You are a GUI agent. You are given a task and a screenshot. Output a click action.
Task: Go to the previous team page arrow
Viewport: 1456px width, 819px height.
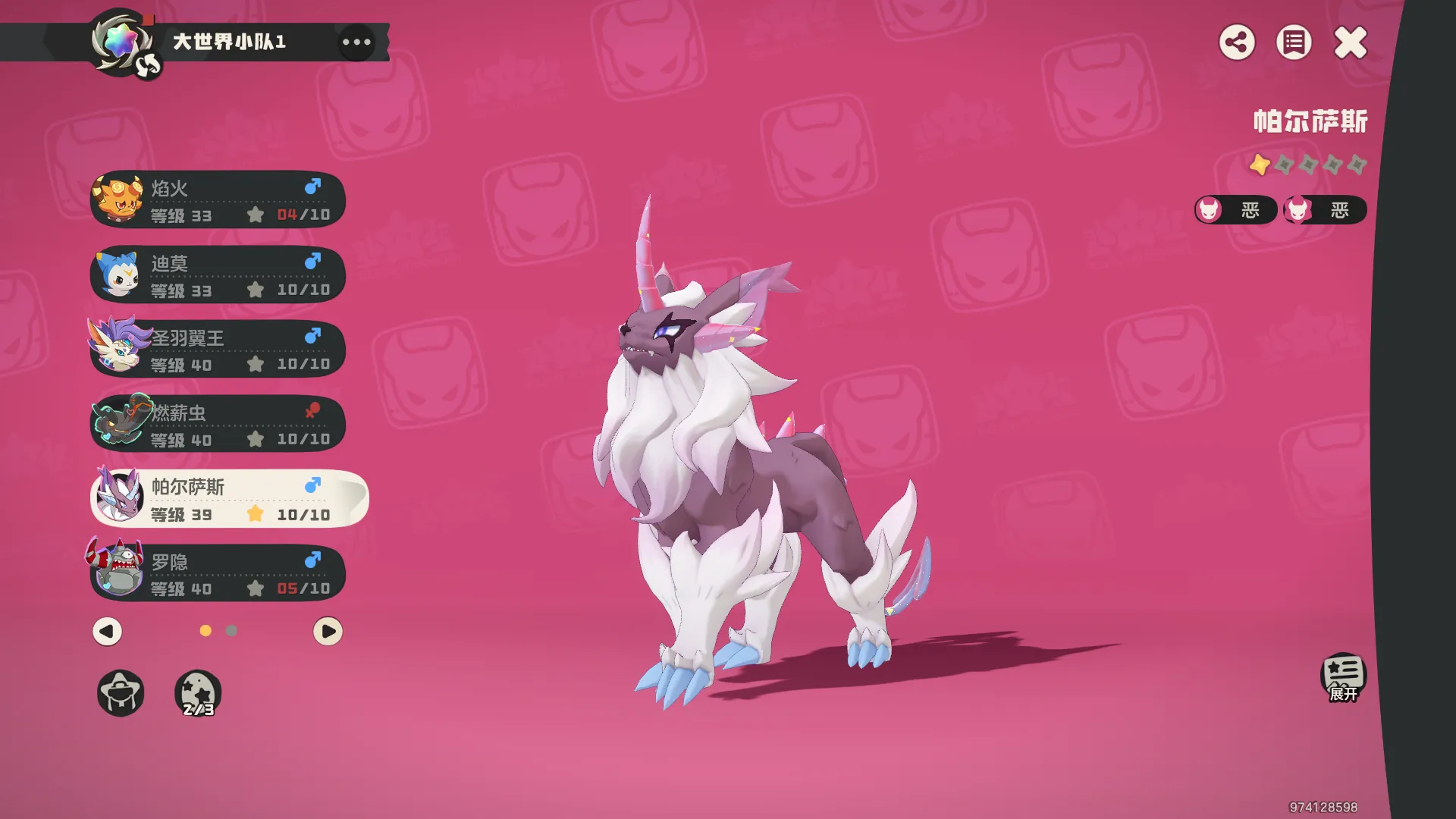point(107,631)
